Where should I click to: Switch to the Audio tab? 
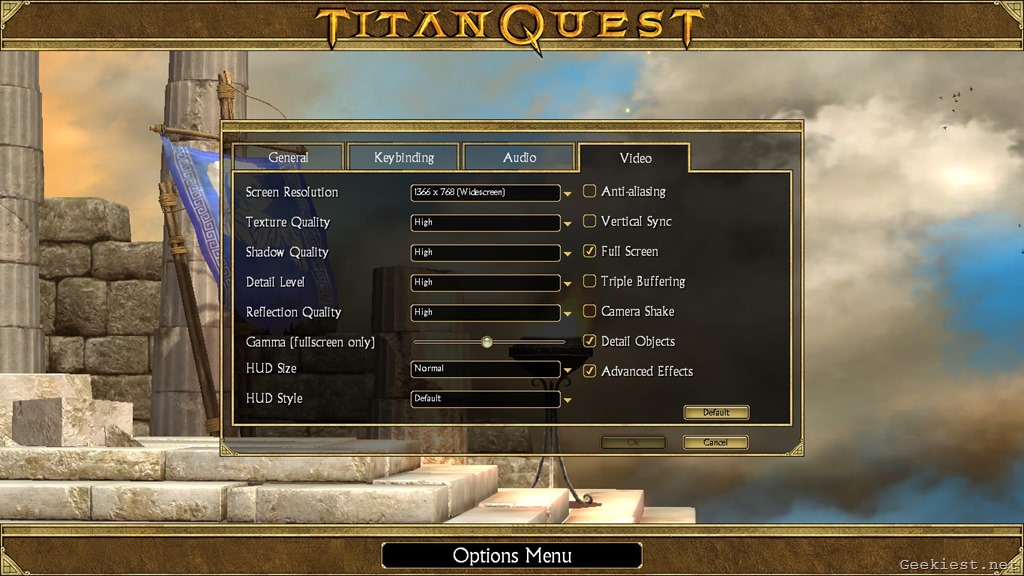click(x=519, y=158)
